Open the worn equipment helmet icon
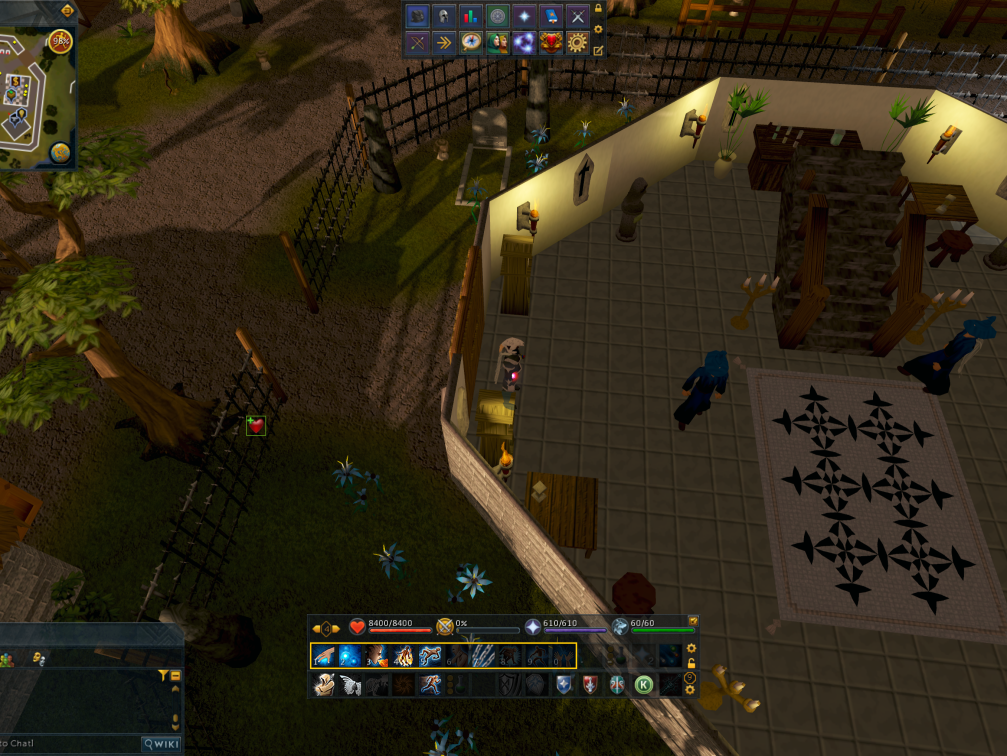Viewport: 1007px width, 756px height. [x=444, y=16]
